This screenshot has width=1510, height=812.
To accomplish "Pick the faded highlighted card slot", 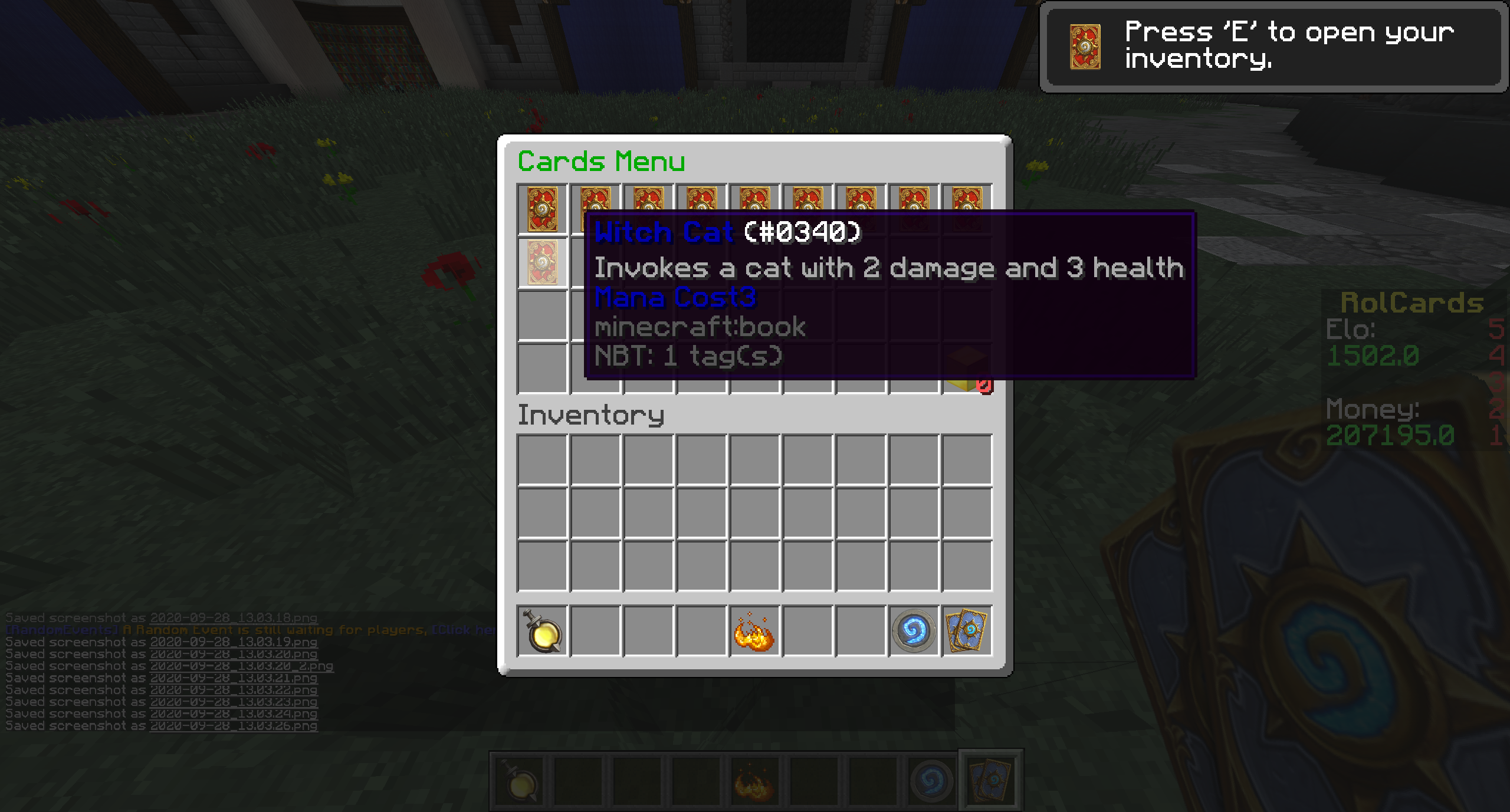I will (542, 262).
